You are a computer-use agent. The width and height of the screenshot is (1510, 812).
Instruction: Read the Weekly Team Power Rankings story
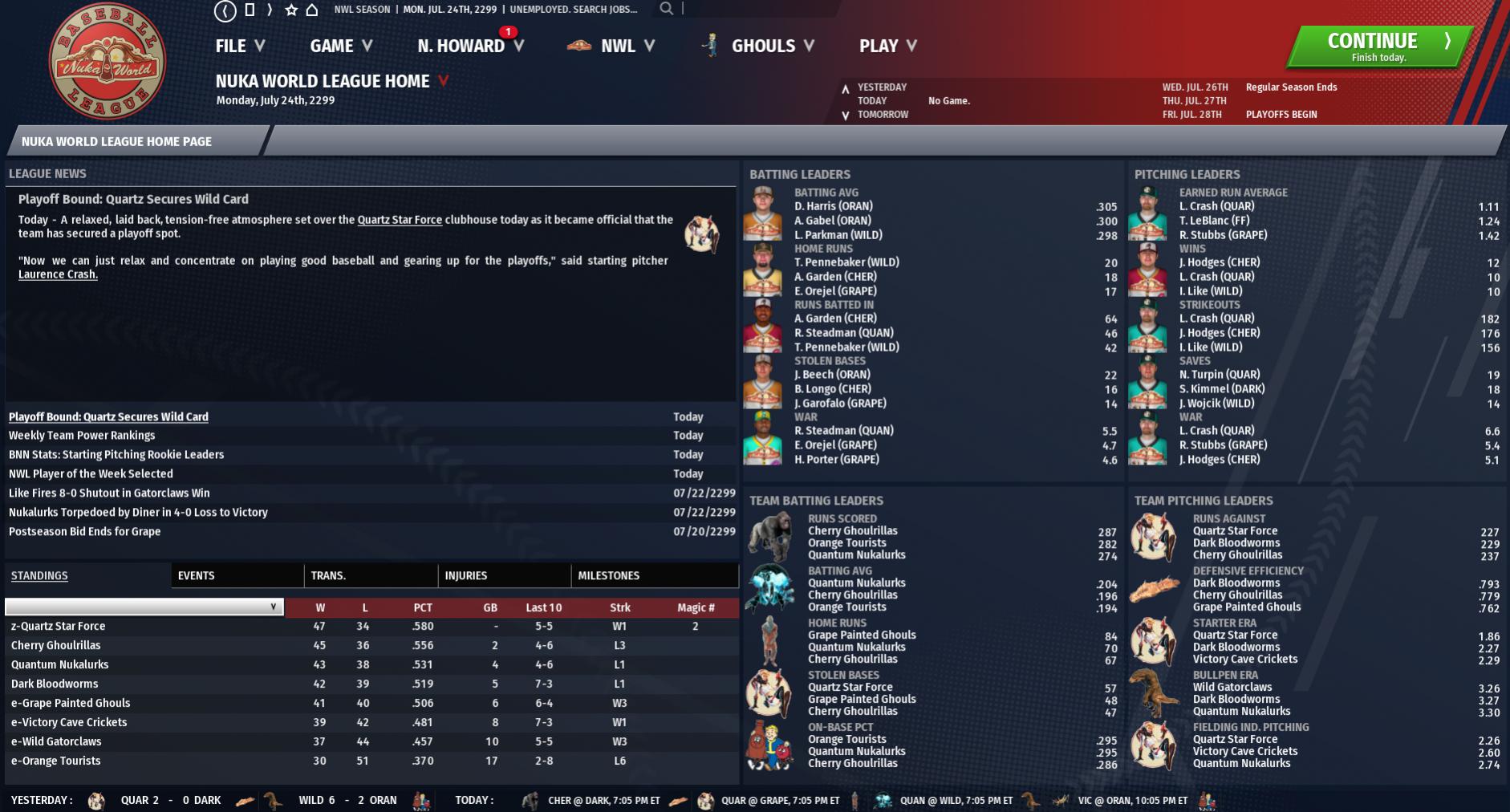tap(82, 436)
